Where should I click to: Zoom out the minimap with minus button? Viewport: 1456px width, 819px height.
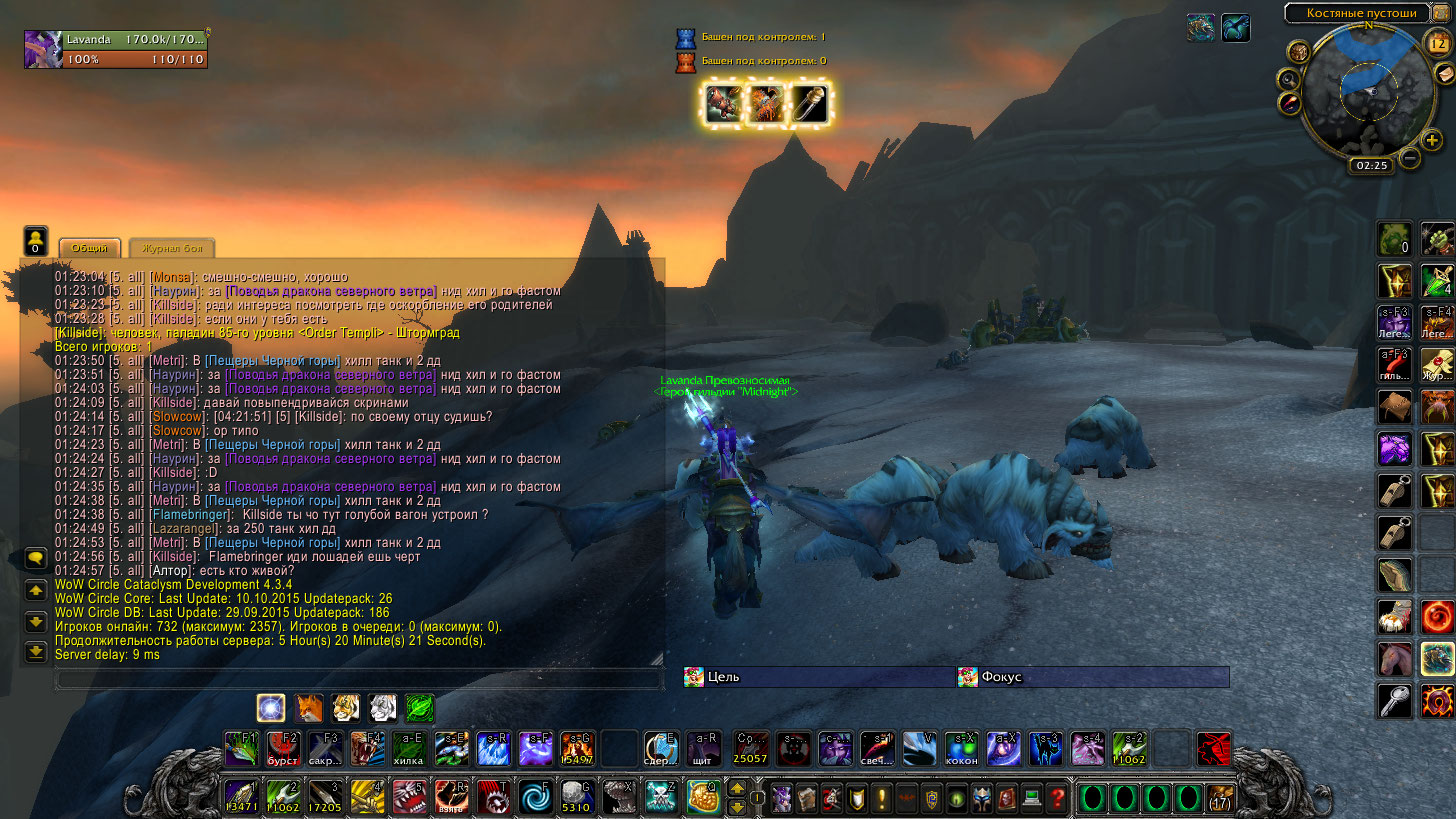(1409, 158)
